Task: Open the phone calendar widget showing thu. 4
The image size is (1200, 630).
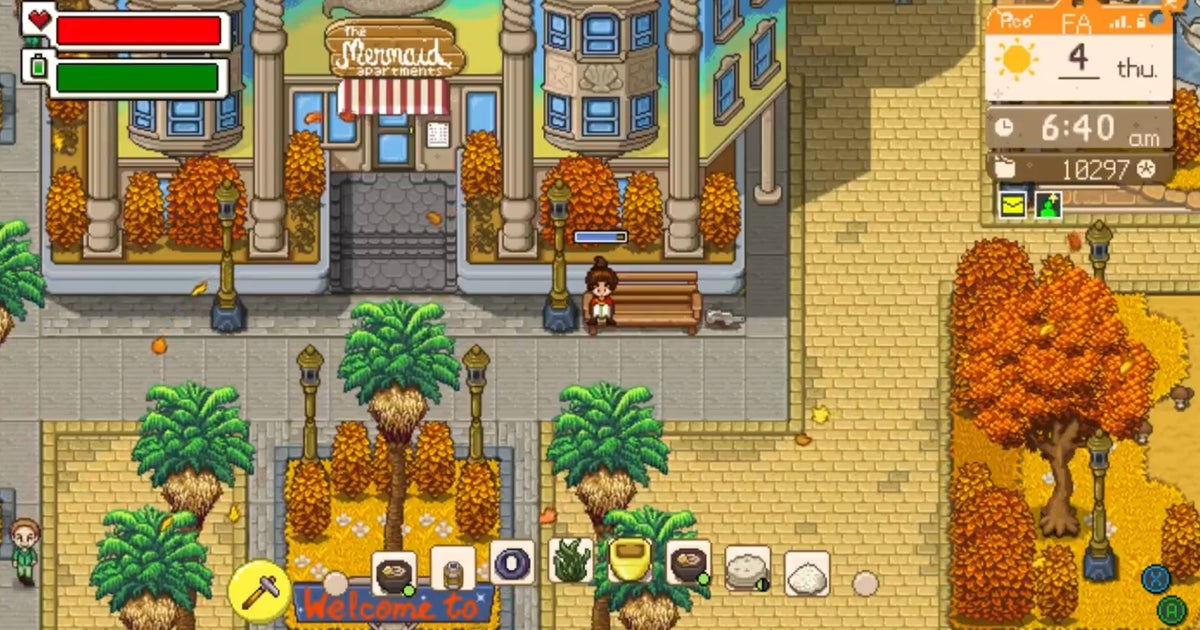Action: click(1078, 60)
